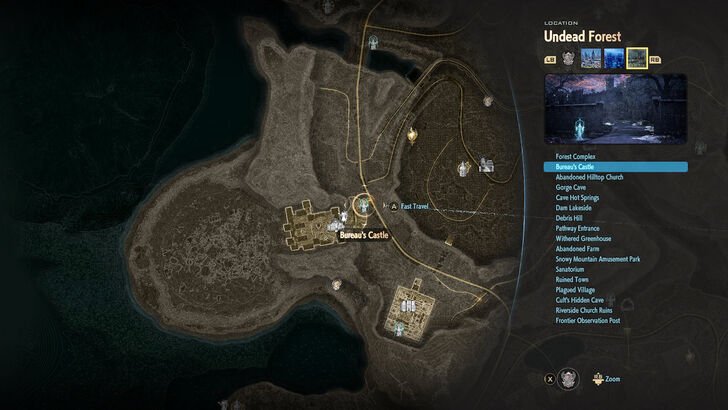This screenshot has height=410, width=728.
Task: Choose Snowy Mountain Amusement Park
Action: tap(597, 259)
